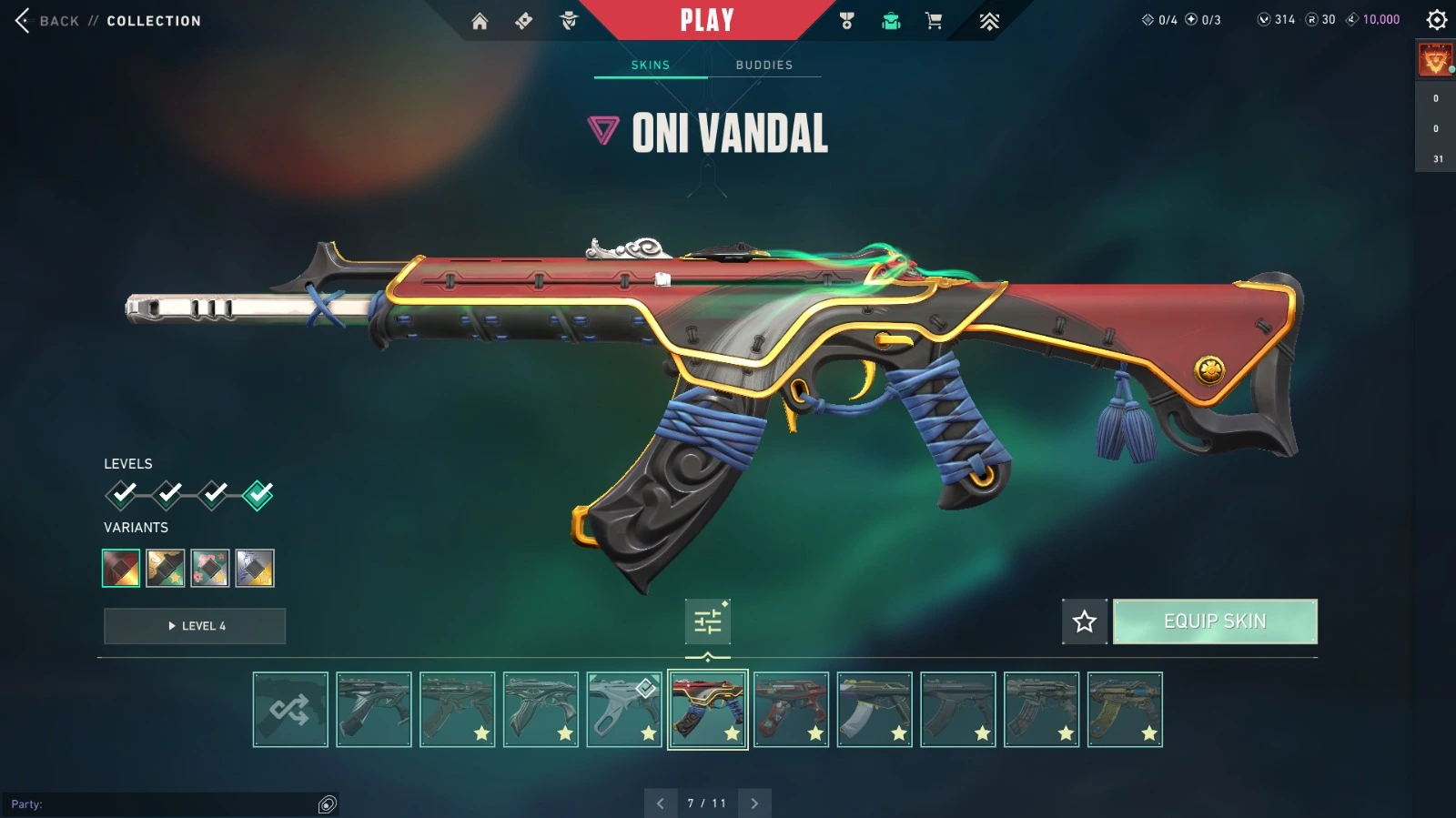Go to the next page of skins
This screenshot has width=1456, height=818.
tap(754, 803)
